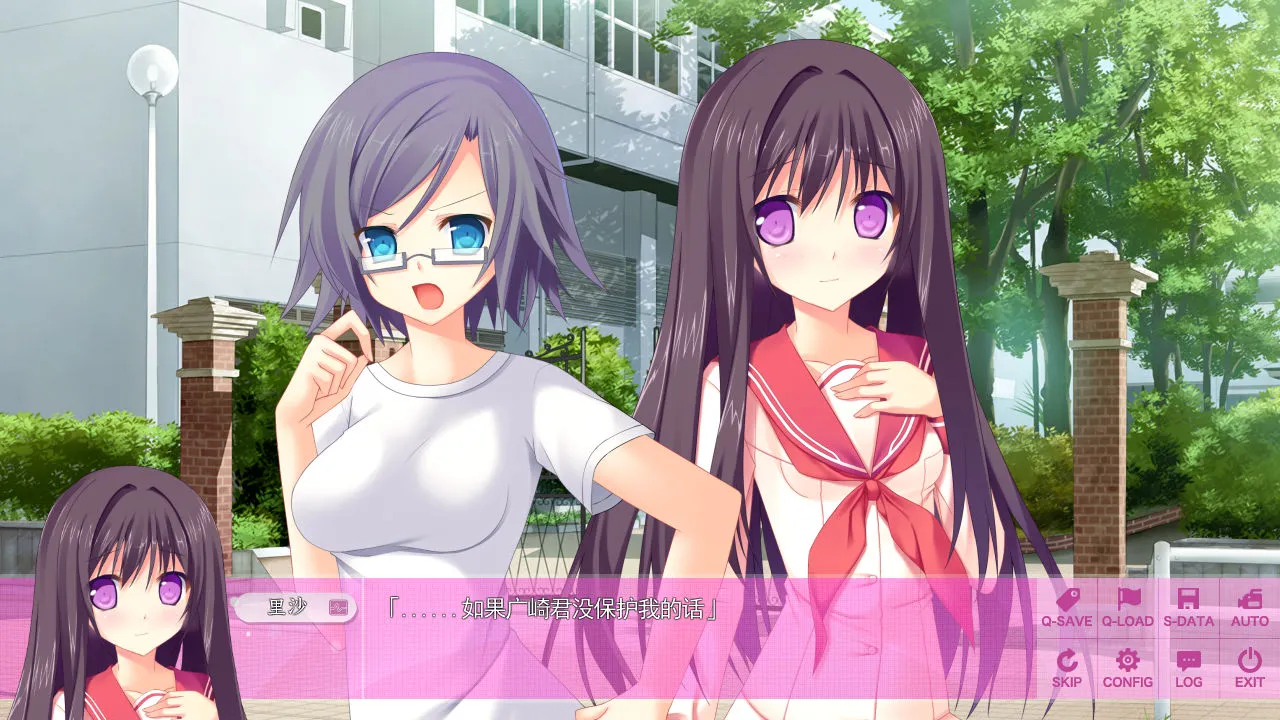The height and width of the screenshot is (720, 1280).
Task: Activate SKIP to fast-forward dialogue
Action: [x=1066, y=668]
